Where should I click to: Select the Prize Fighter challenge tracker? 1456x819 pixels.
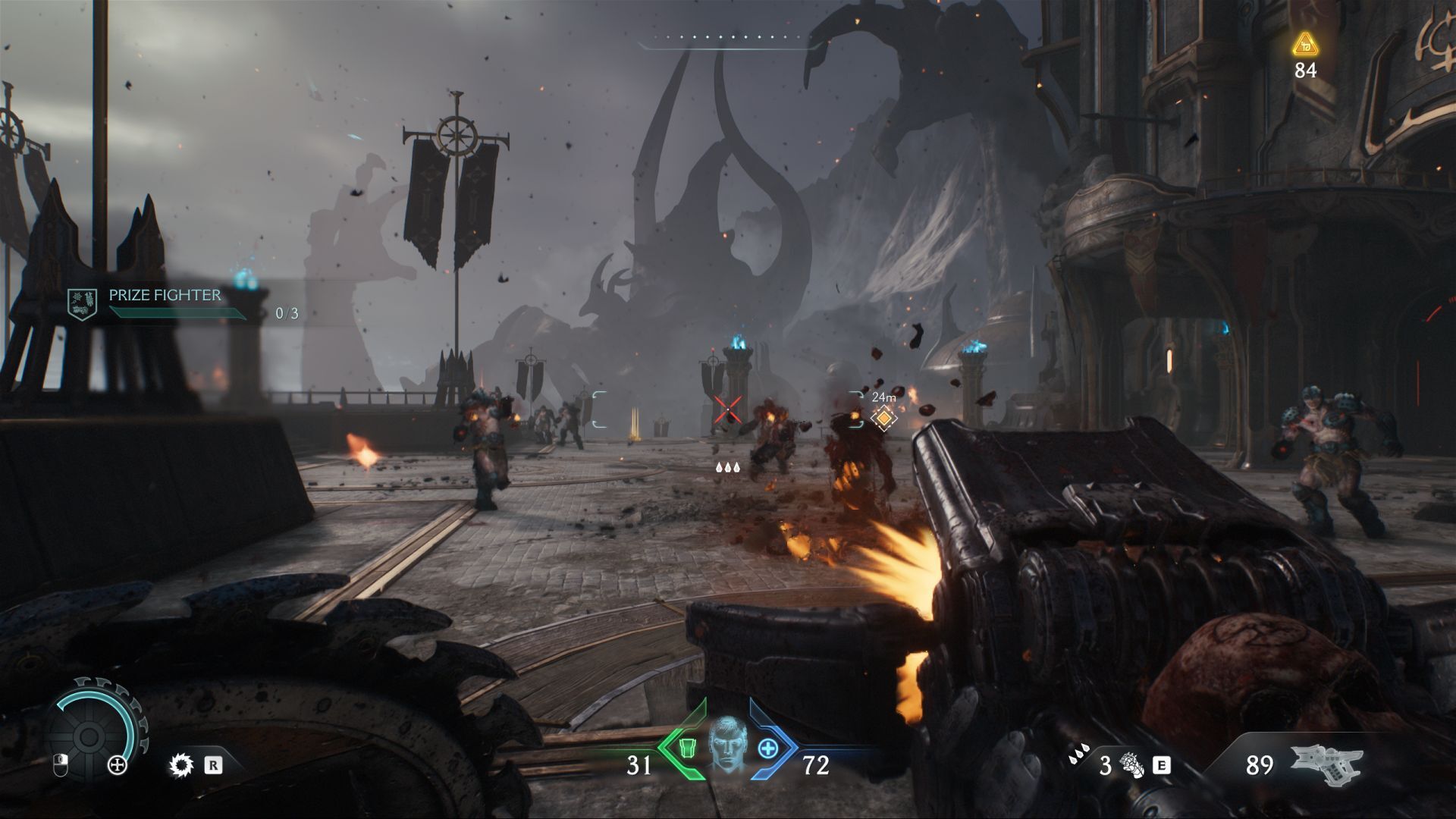[x=163, y=303]
